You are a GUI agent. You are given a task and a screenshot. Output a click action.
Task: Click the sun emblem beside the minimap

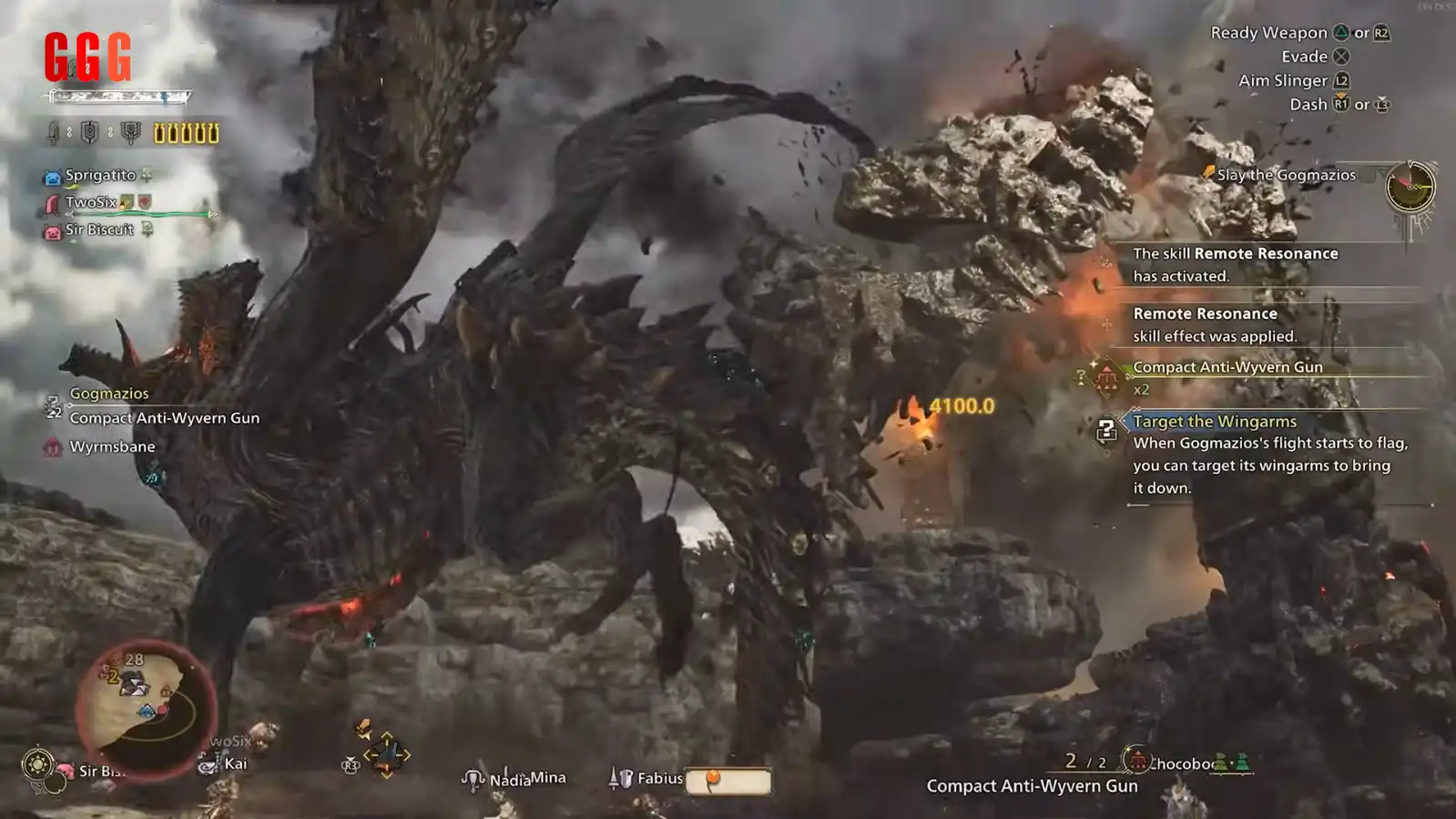[37, 763]
